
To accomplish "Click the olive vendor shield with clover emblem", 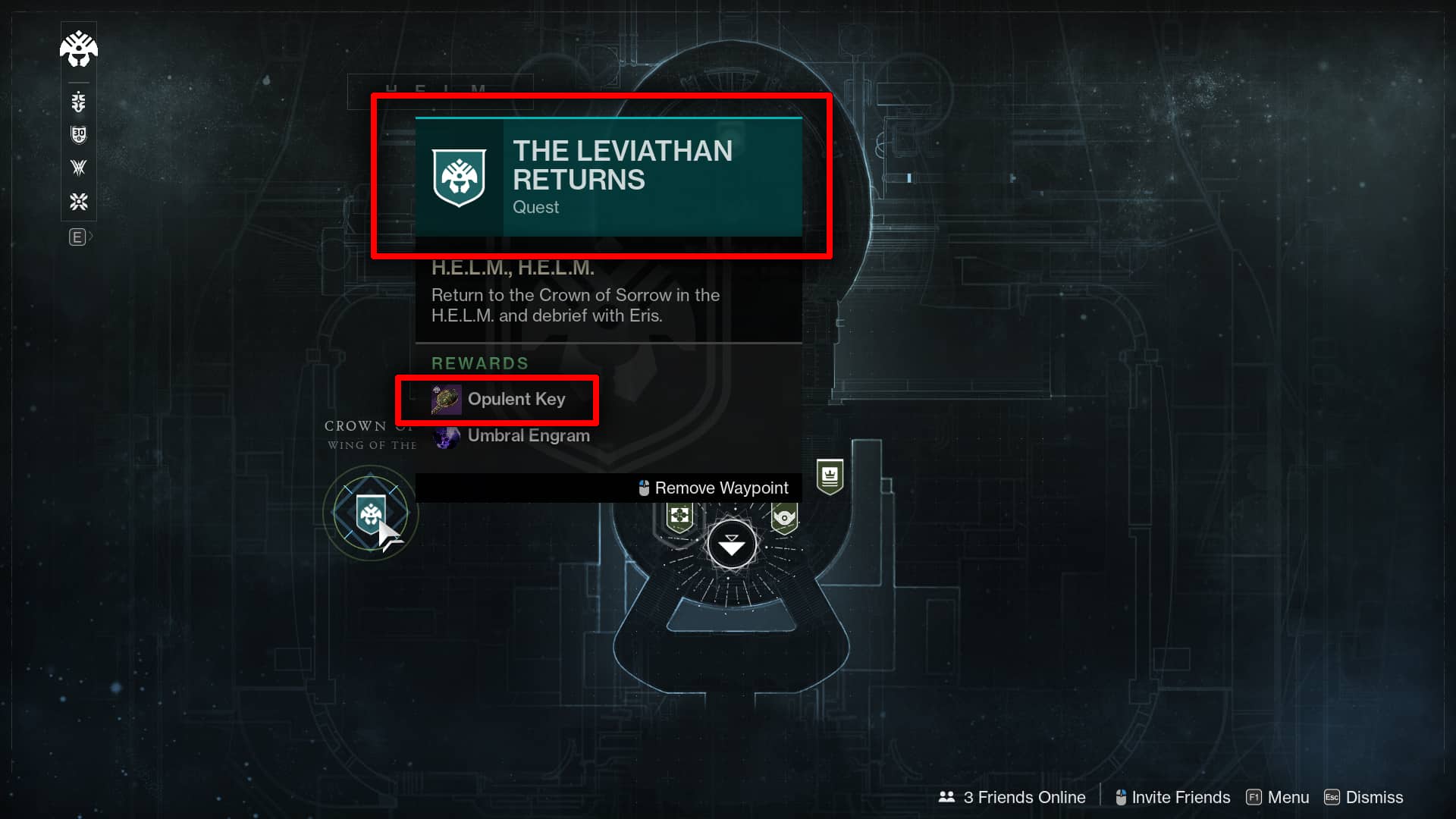I will (x=682, y=516).
